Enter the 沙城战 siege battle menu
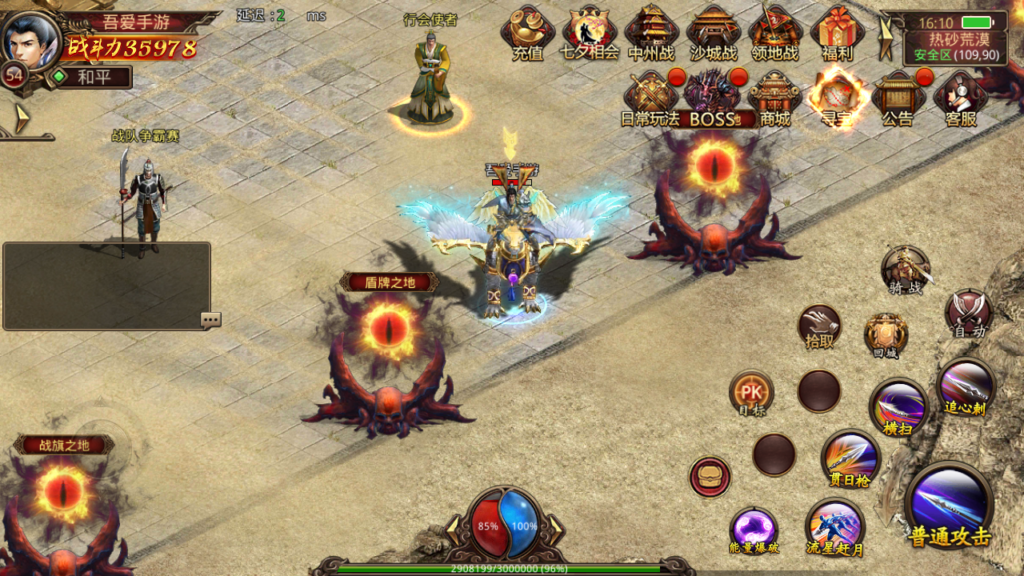Screen dimensions: 1024x576 (x=713, y=33)
